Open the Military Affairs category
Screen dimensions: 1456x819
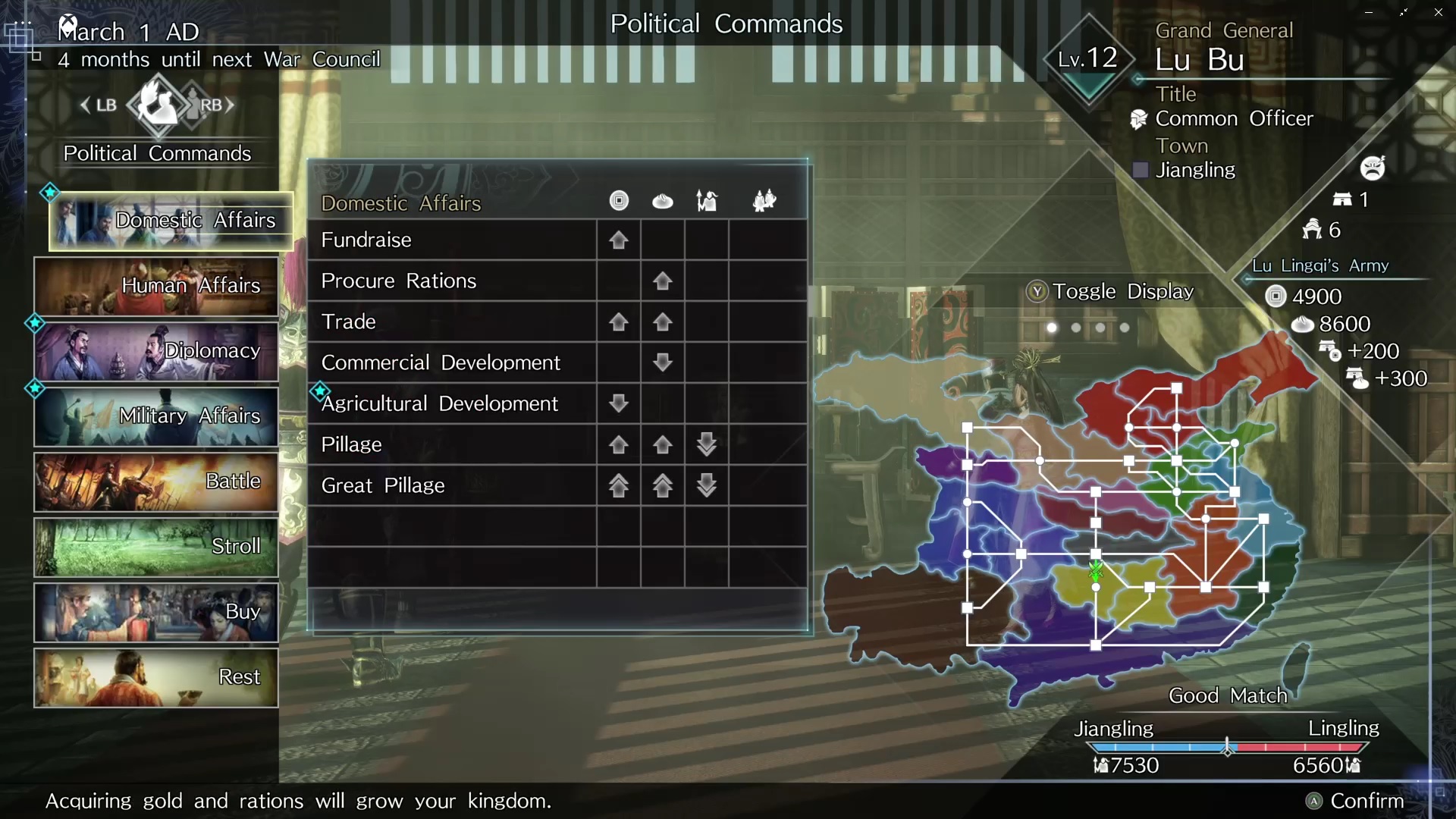(x=156, y=416)
